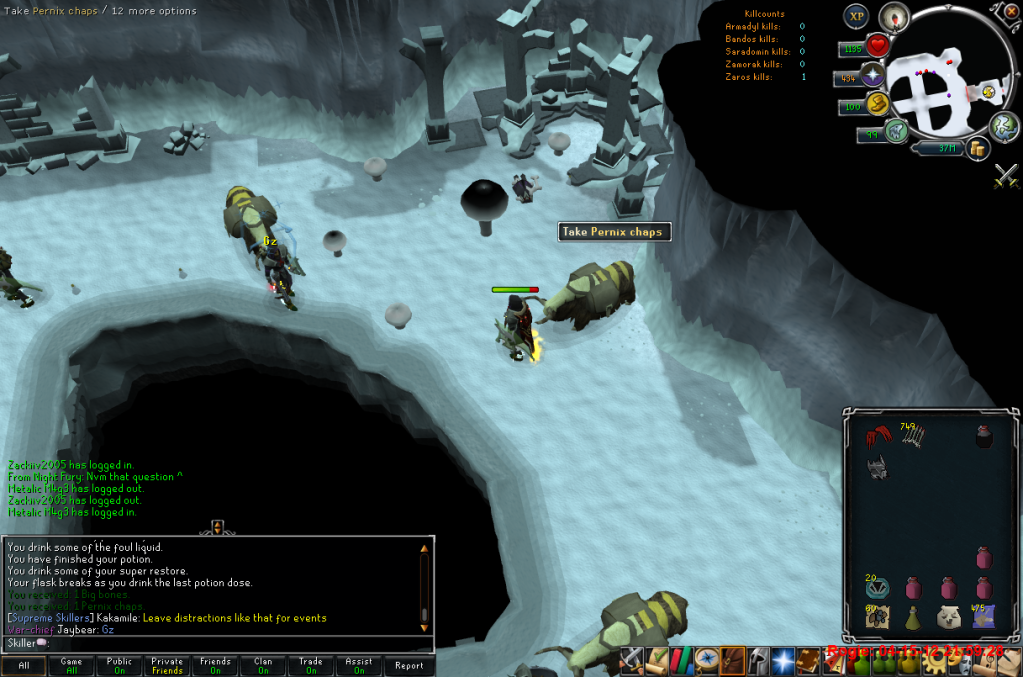Viewport: 1023px width, 677px height.
Task: Click the compass above the minimap
Action: pos(893,16)
